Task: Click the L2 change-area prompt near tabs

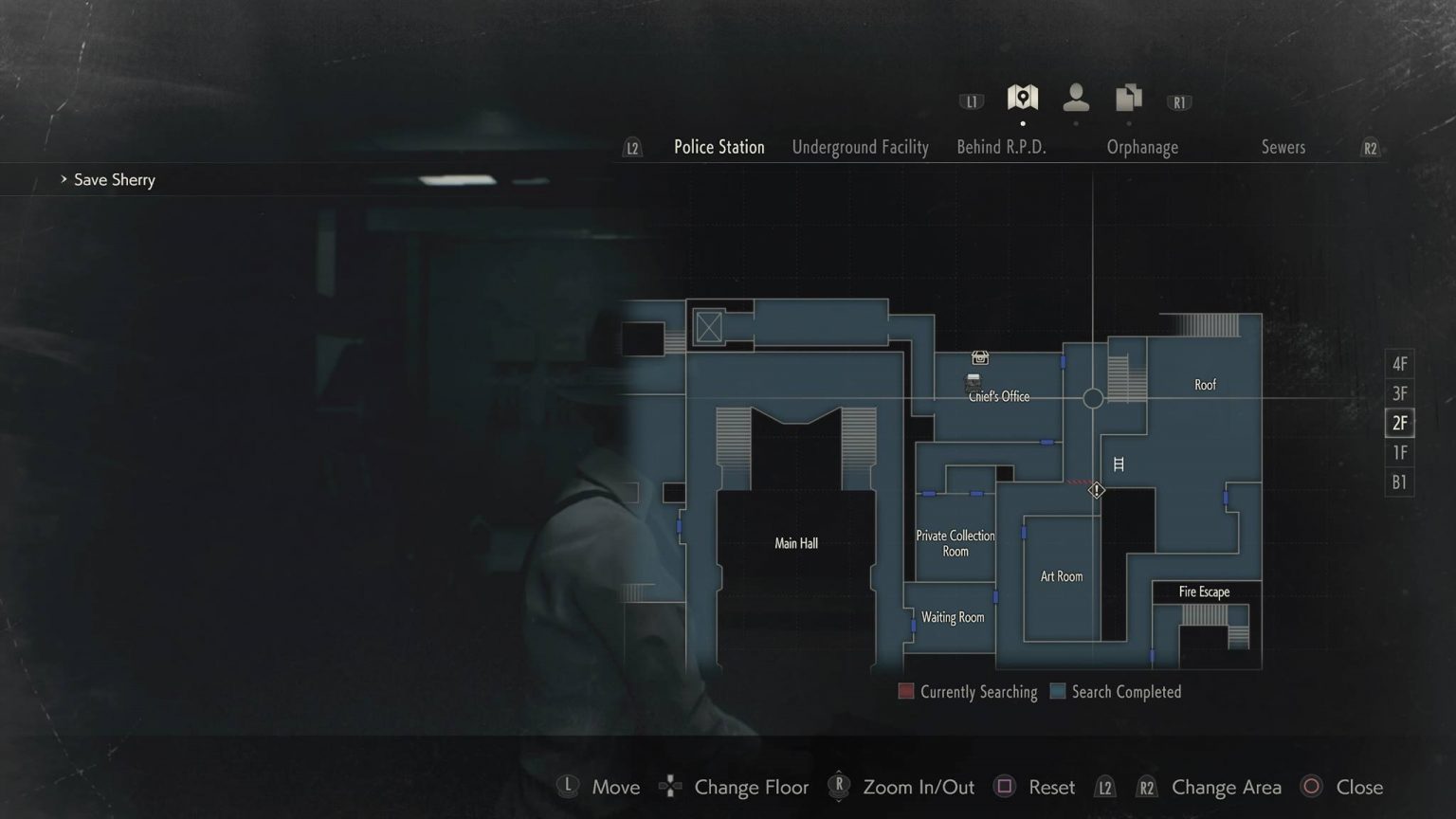Action: click(x=631, y=148)
